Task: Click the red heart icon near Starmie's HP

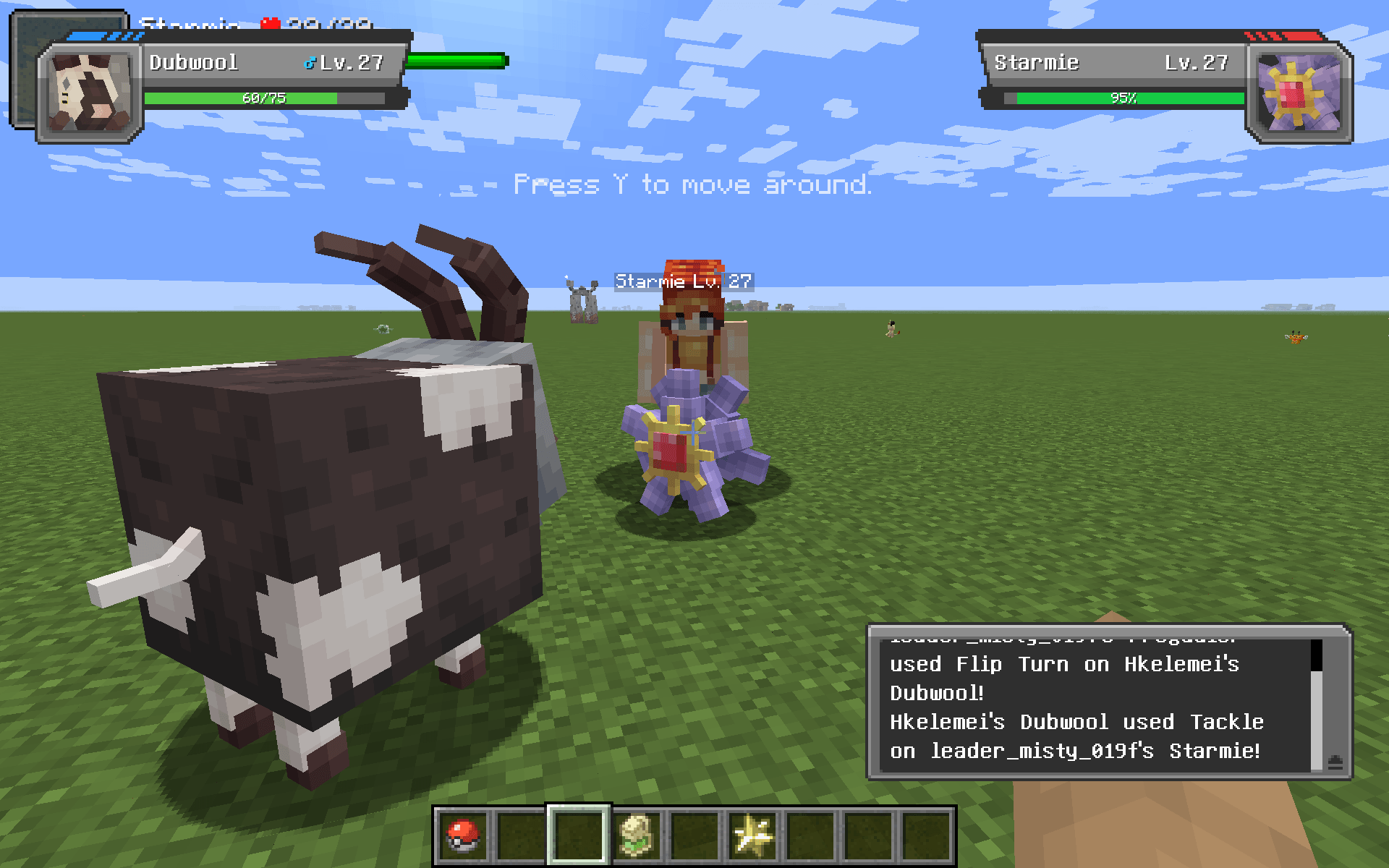Action: (268, 23)
